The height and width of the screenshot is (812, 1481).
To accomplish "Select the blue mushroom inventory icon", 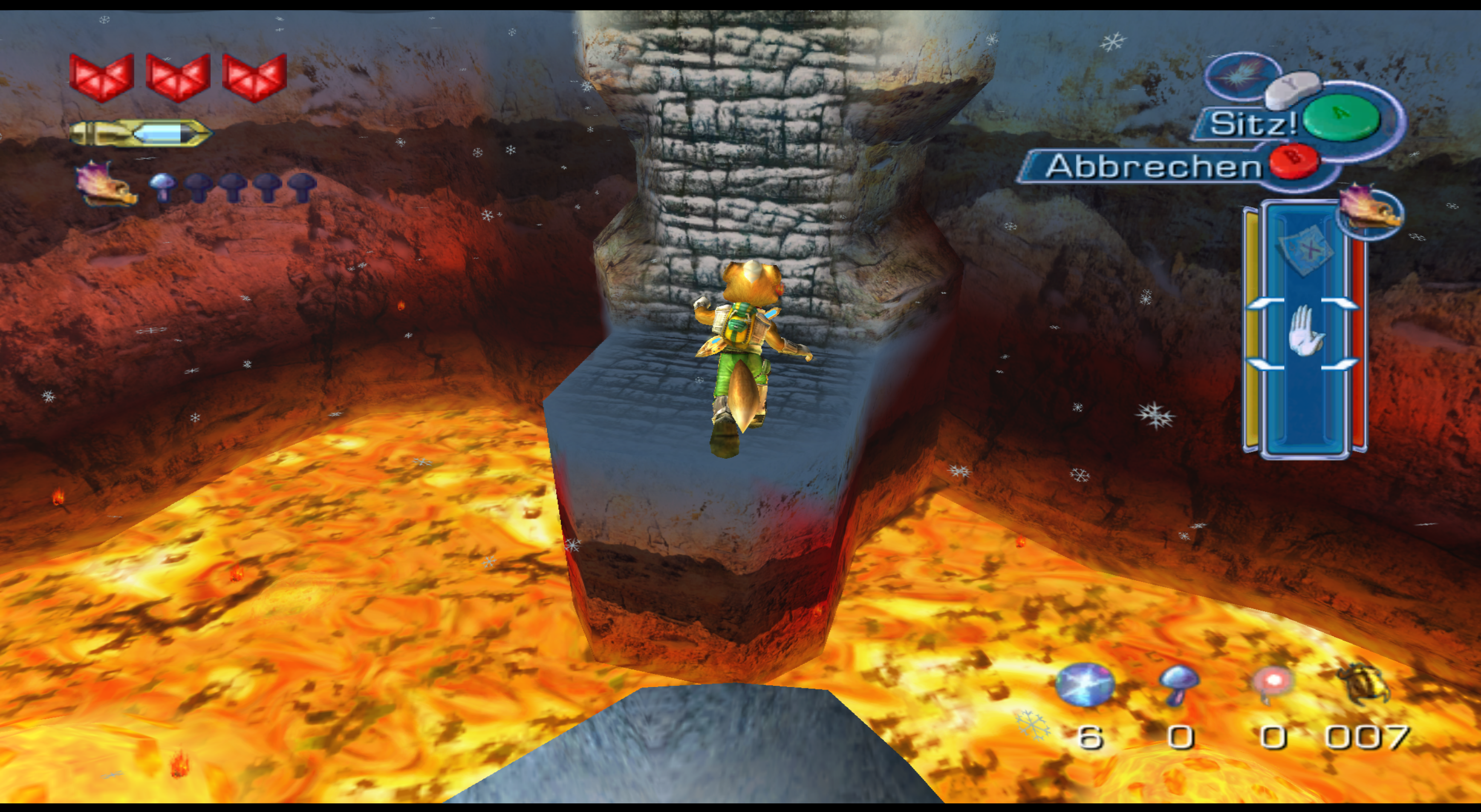I will click(x=1178, y=684).
